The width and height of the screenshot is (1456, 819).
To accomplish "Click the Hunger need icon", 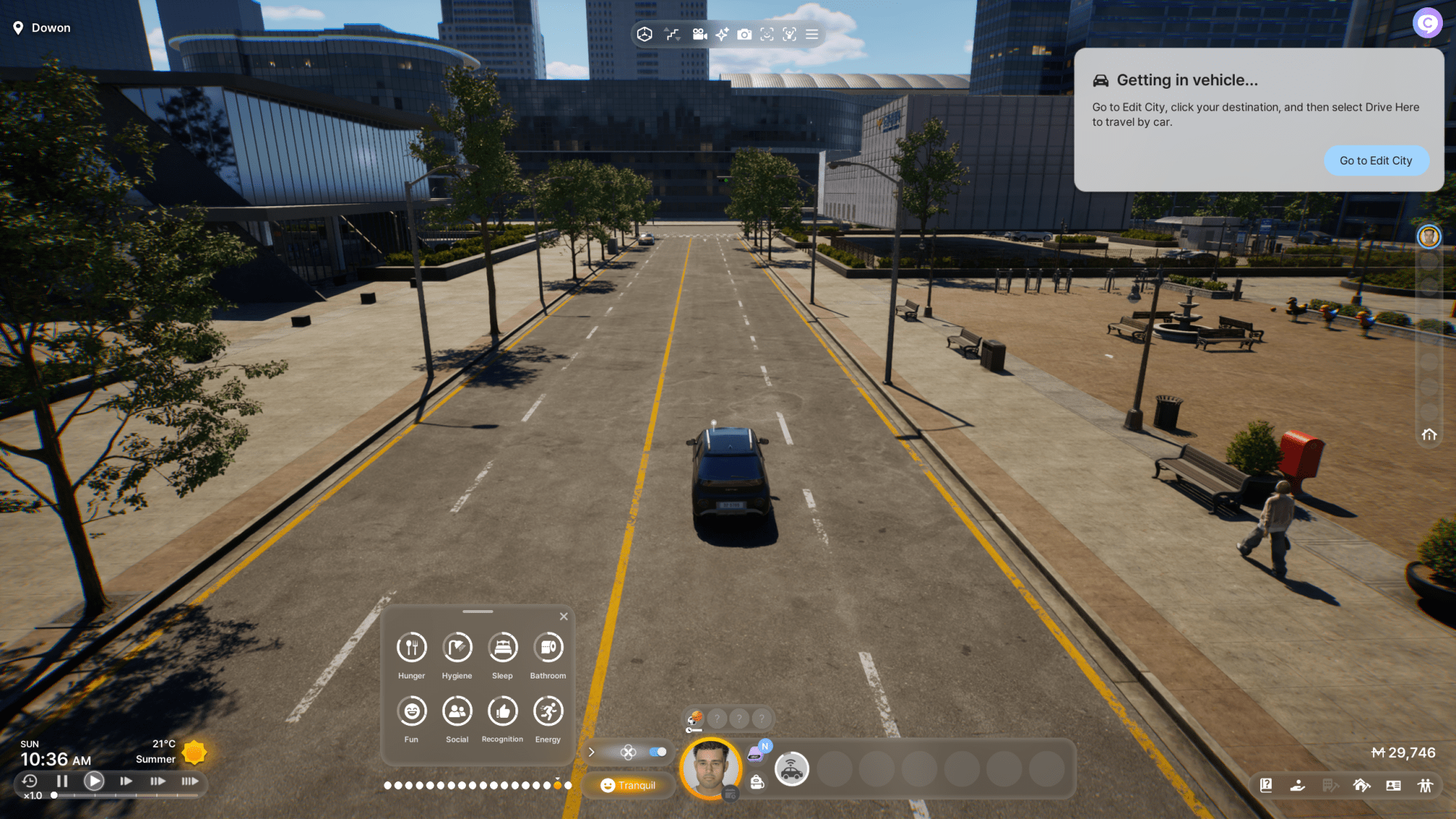I will [x=411, y=647].
